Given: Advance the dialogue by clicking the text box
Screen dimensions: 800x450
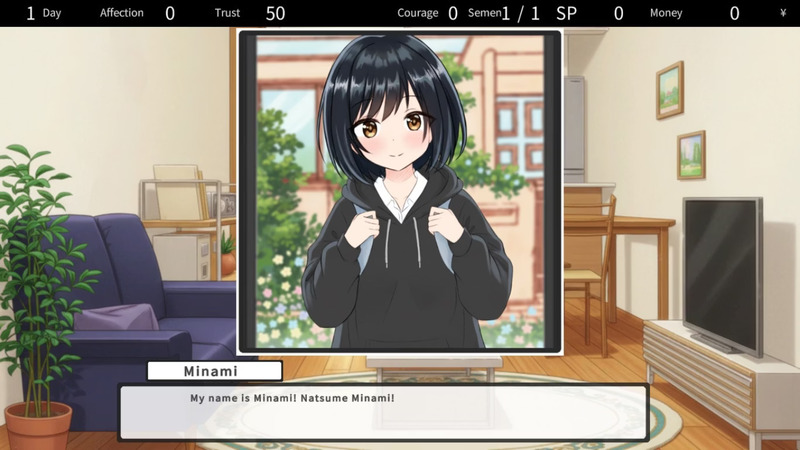Looking at the screenshot, I should [x=383, y=411].
